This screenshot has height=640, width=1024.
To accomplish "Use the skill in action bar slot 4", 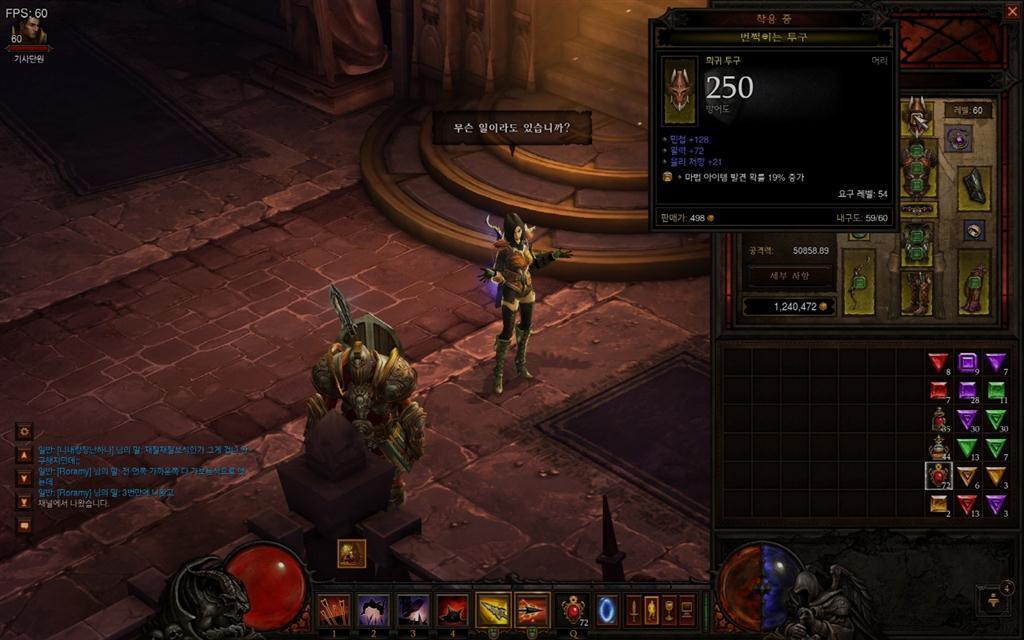I will point(453,608).
